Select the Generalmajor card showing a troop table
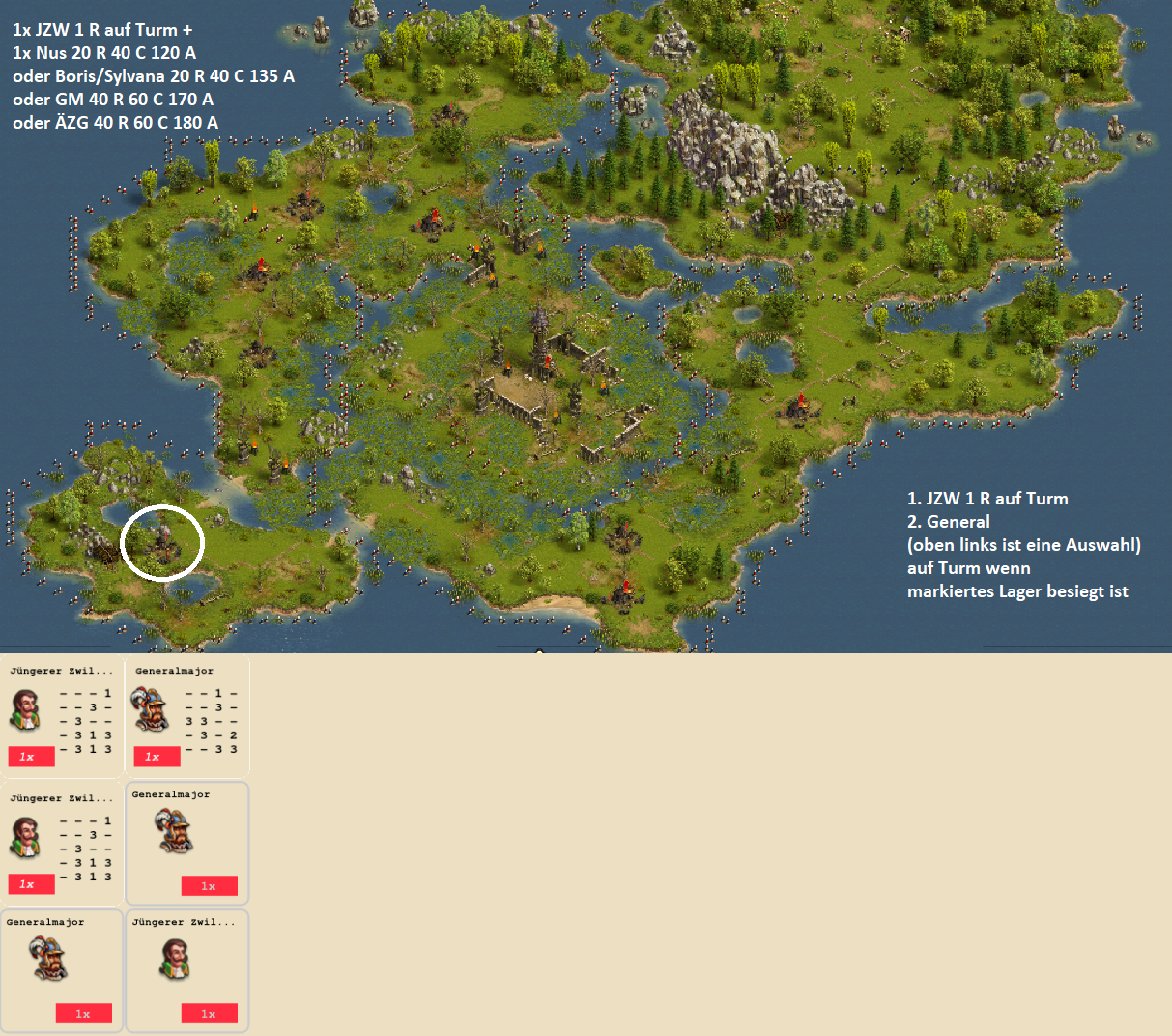1172x1036 pixels. point(186,716)
